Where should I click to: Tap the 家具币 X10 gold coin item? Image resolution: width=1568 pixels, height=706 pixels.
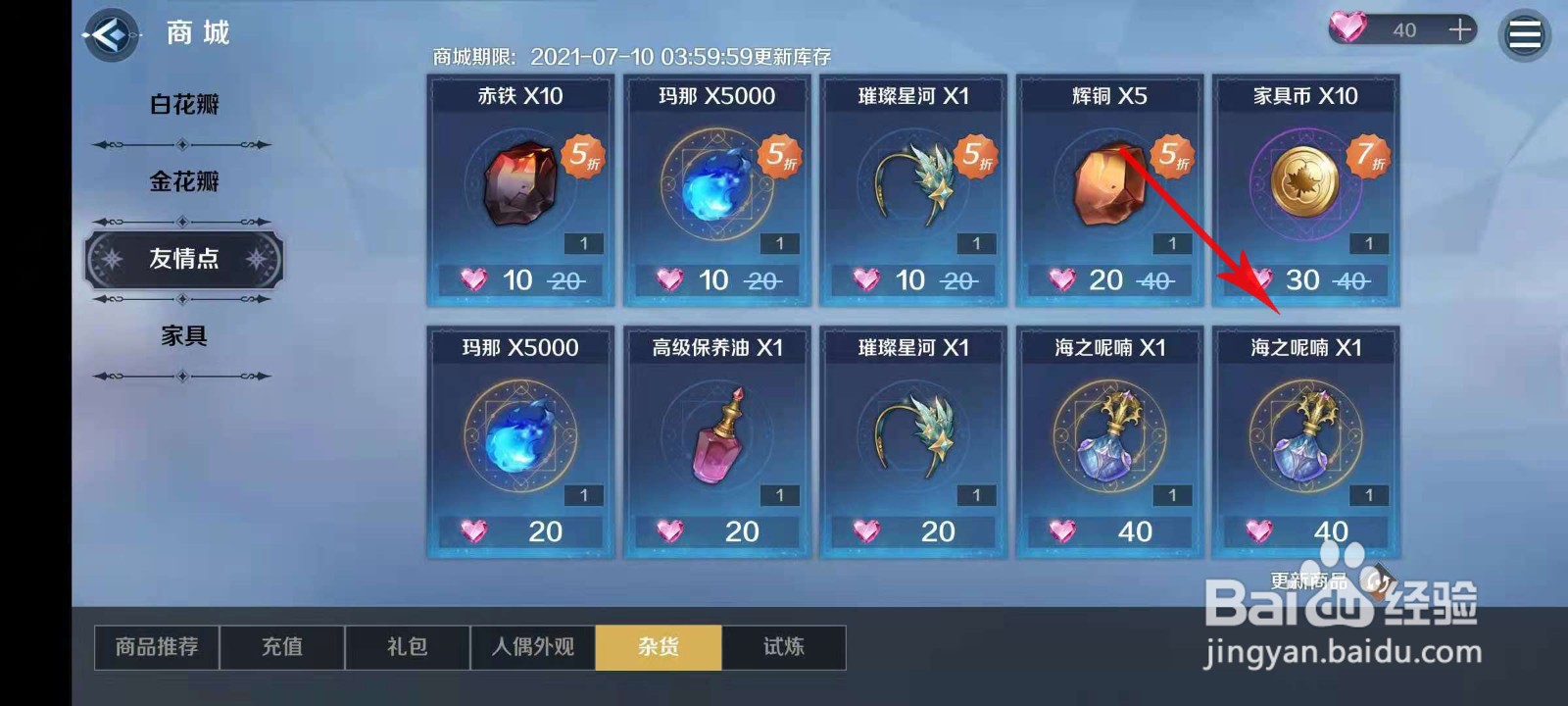tap(1303, 191)
